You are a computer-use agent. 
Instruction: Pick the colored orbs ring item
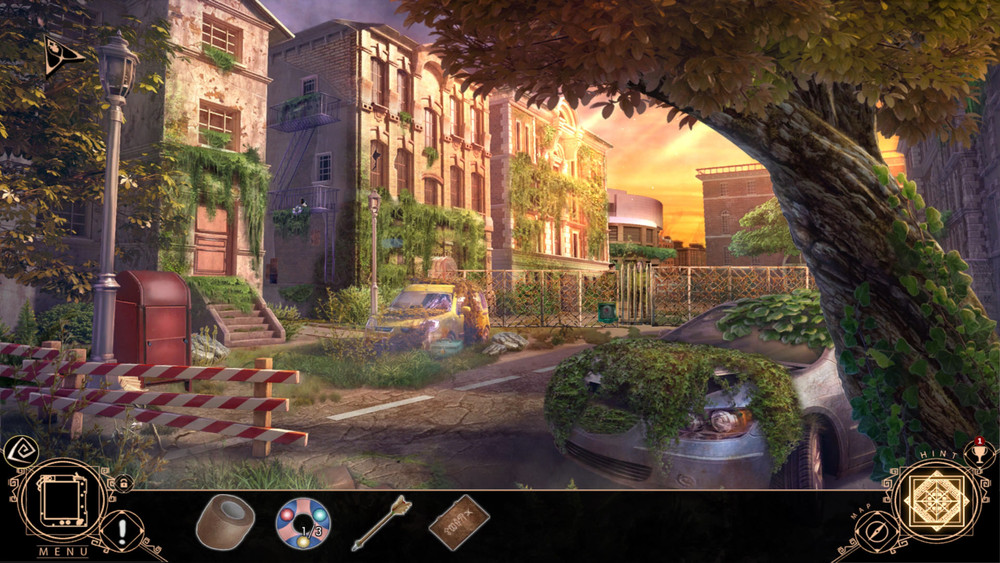pyautogui.click(x=302, y=523)
